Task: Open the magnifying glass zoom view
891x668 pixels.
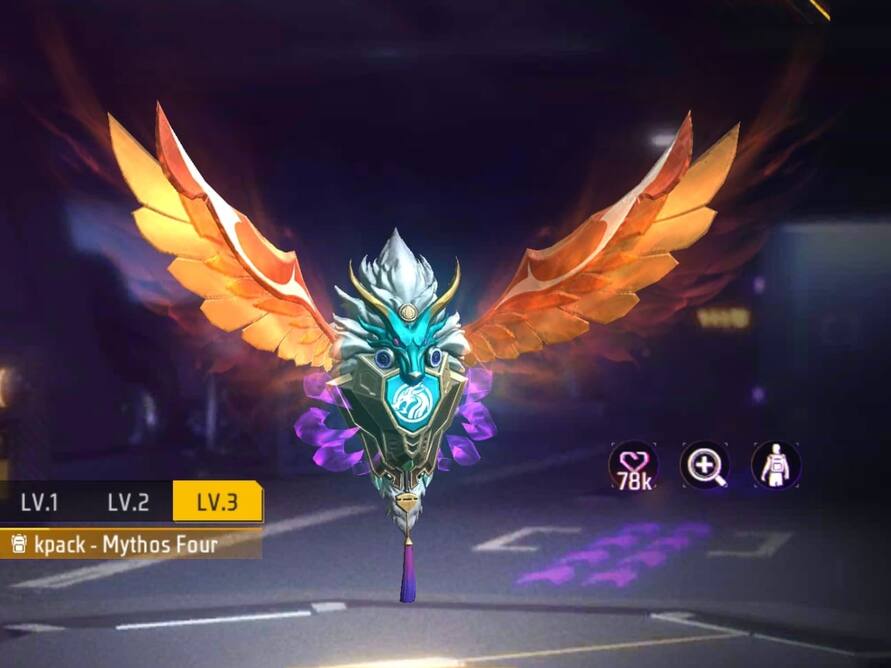Action: coord(705,465)
